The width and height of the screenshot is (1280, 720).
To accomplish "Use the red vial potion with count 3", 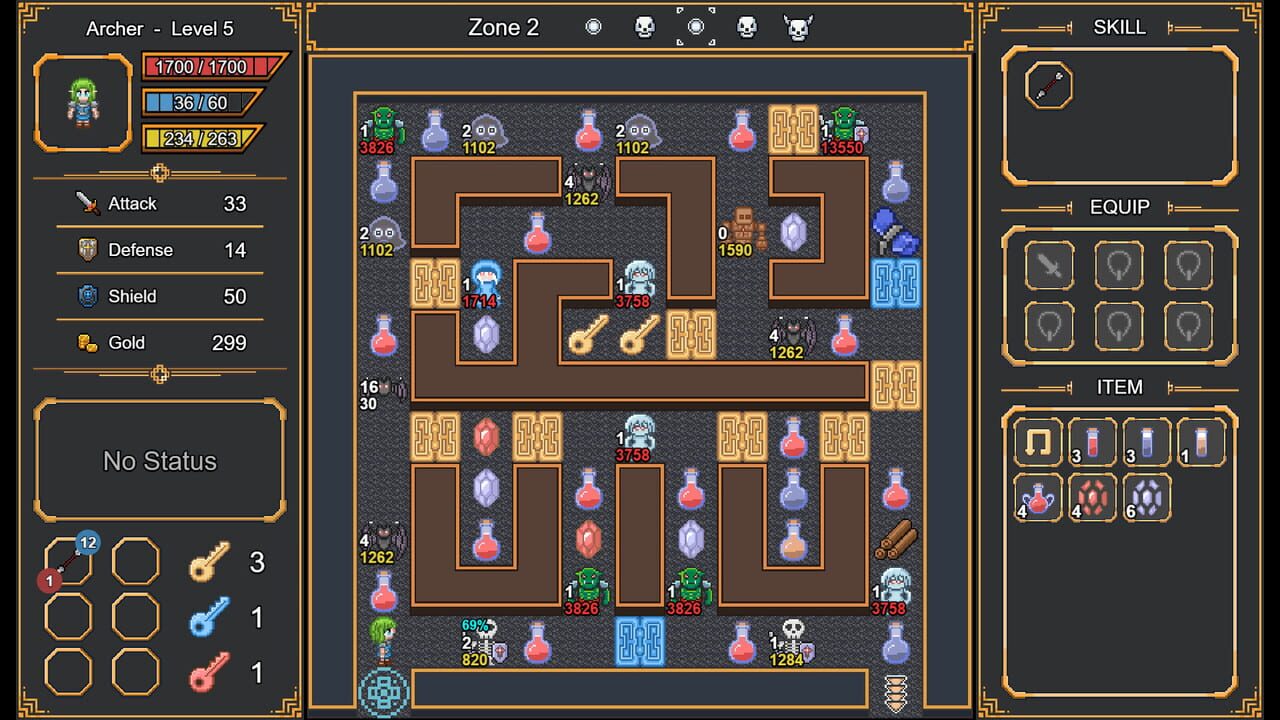I will point(1092,442).
